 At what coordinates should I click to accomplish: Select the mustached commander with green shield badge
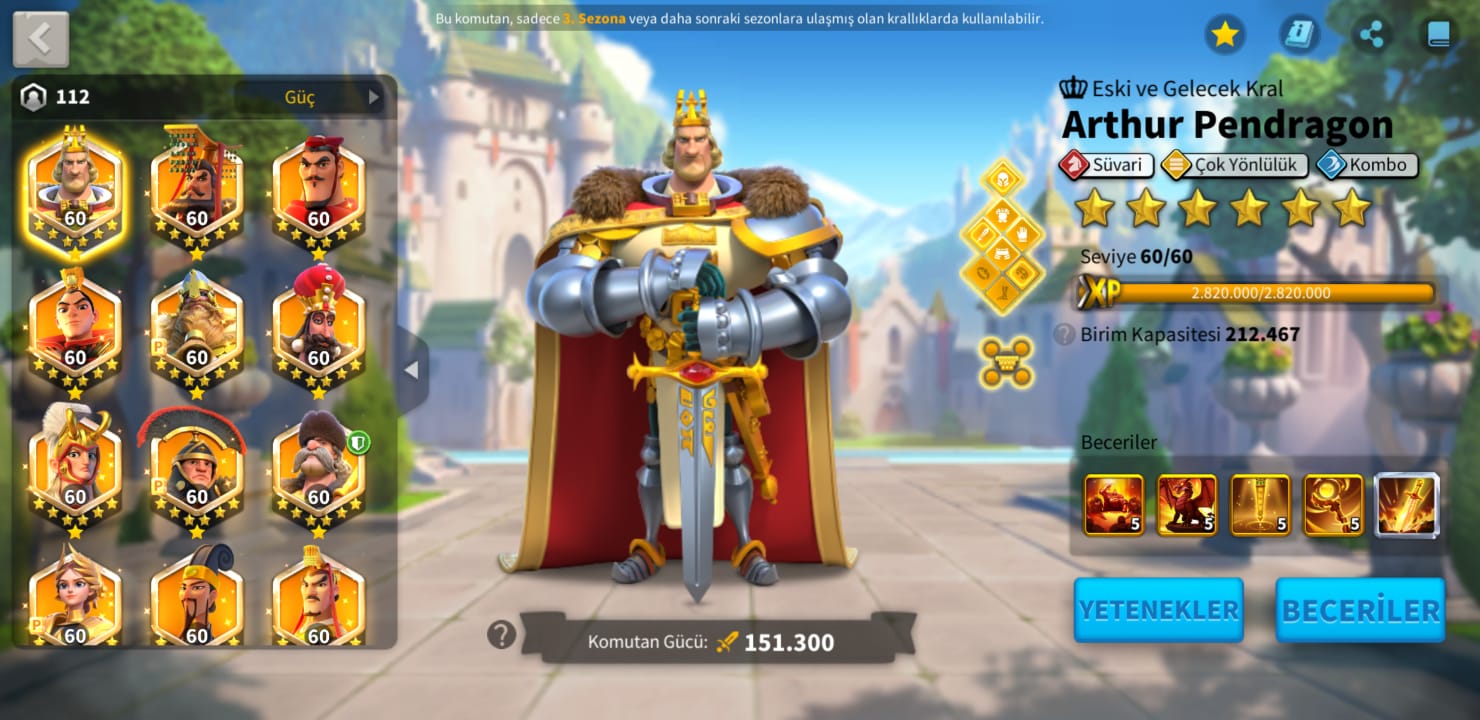click(x=318, y=465)
